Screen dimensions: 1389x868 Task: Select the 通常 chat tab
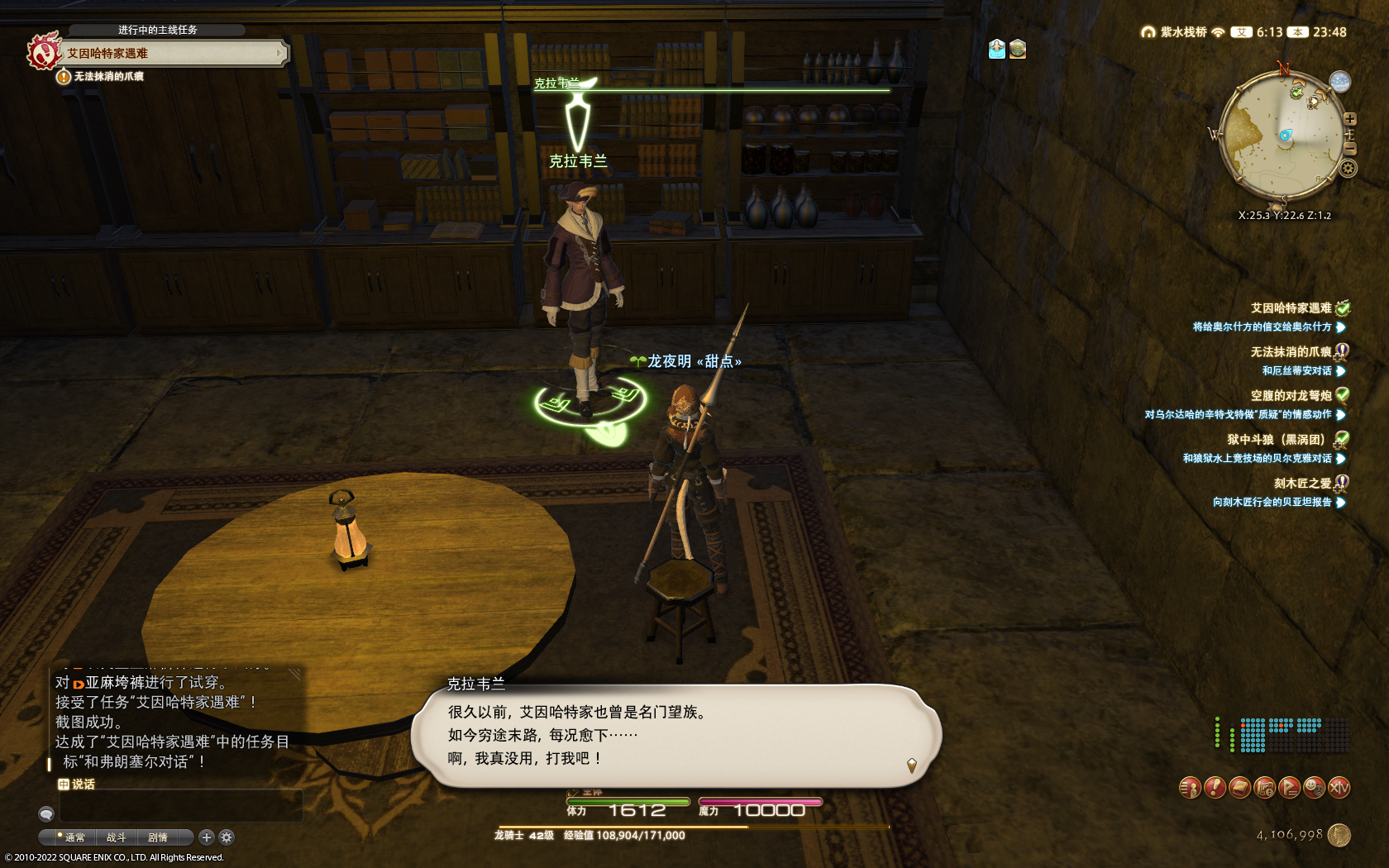(x=74, y=837)
